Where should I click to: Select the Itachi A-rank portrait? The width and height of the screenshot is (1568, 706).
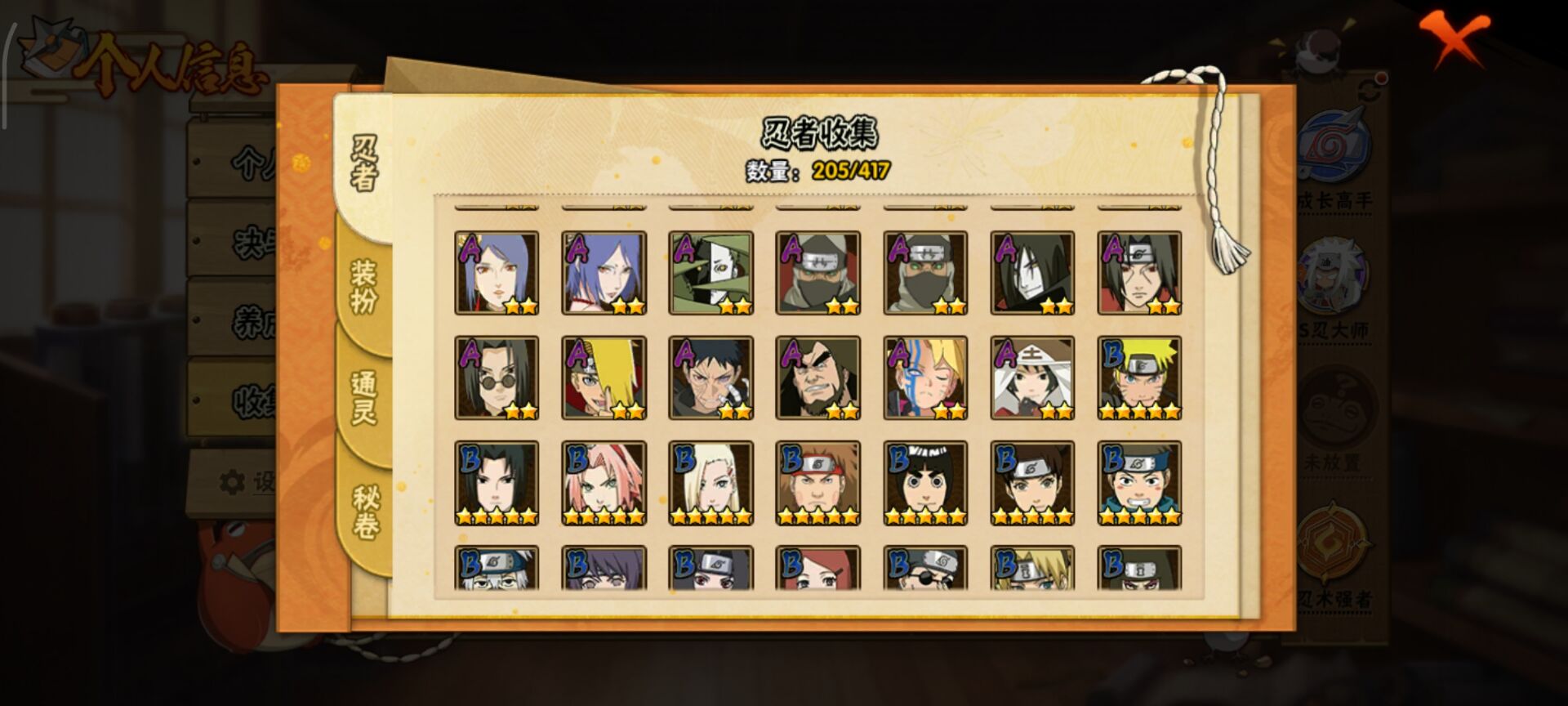tap(1139, 273)
